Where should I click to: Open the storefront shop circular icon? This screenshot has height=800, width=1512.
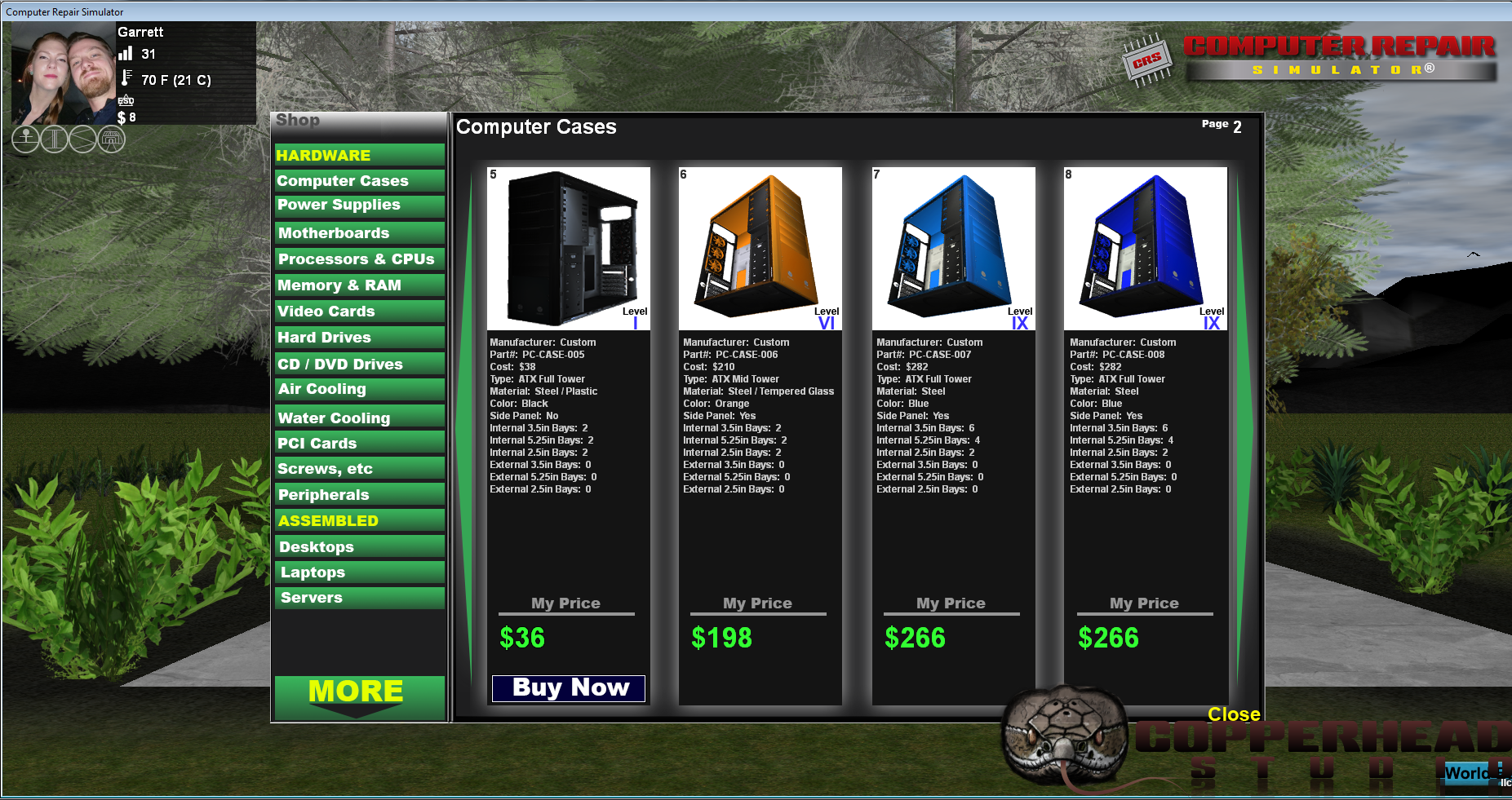coord(112,139)
